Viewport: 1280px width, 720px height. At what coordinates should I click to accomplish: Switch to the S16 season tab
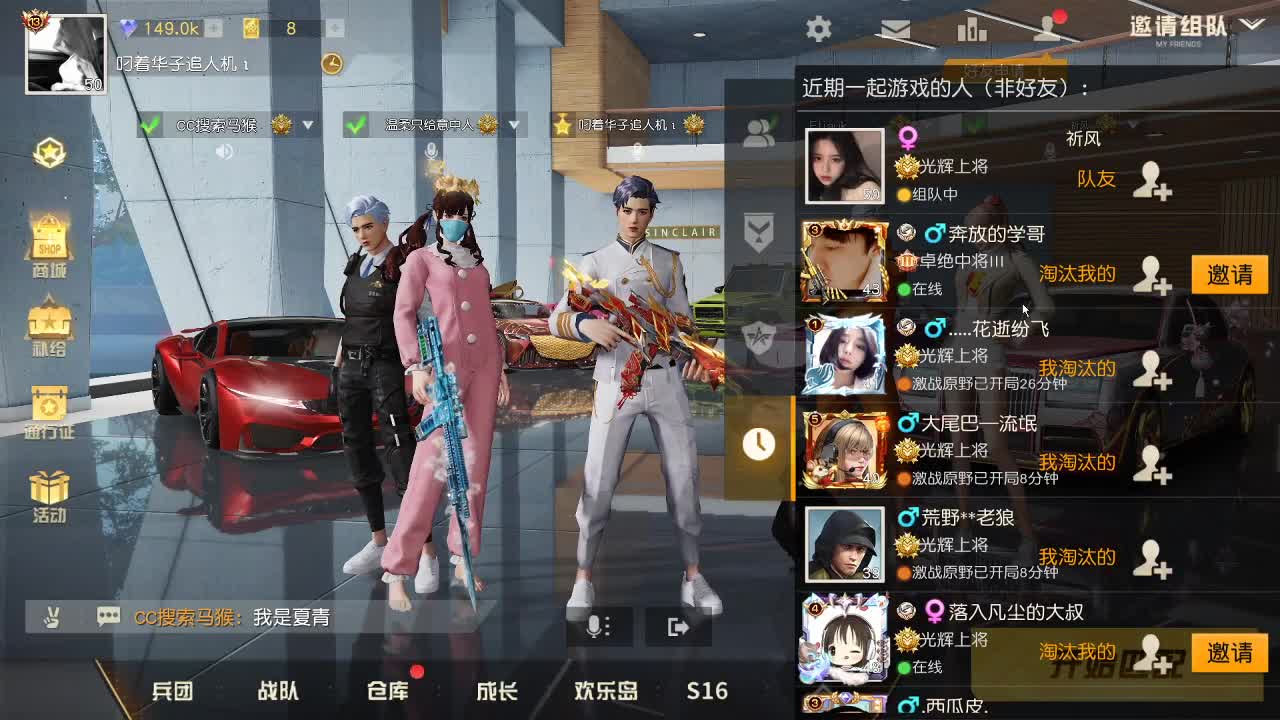[x=706, y=691]
